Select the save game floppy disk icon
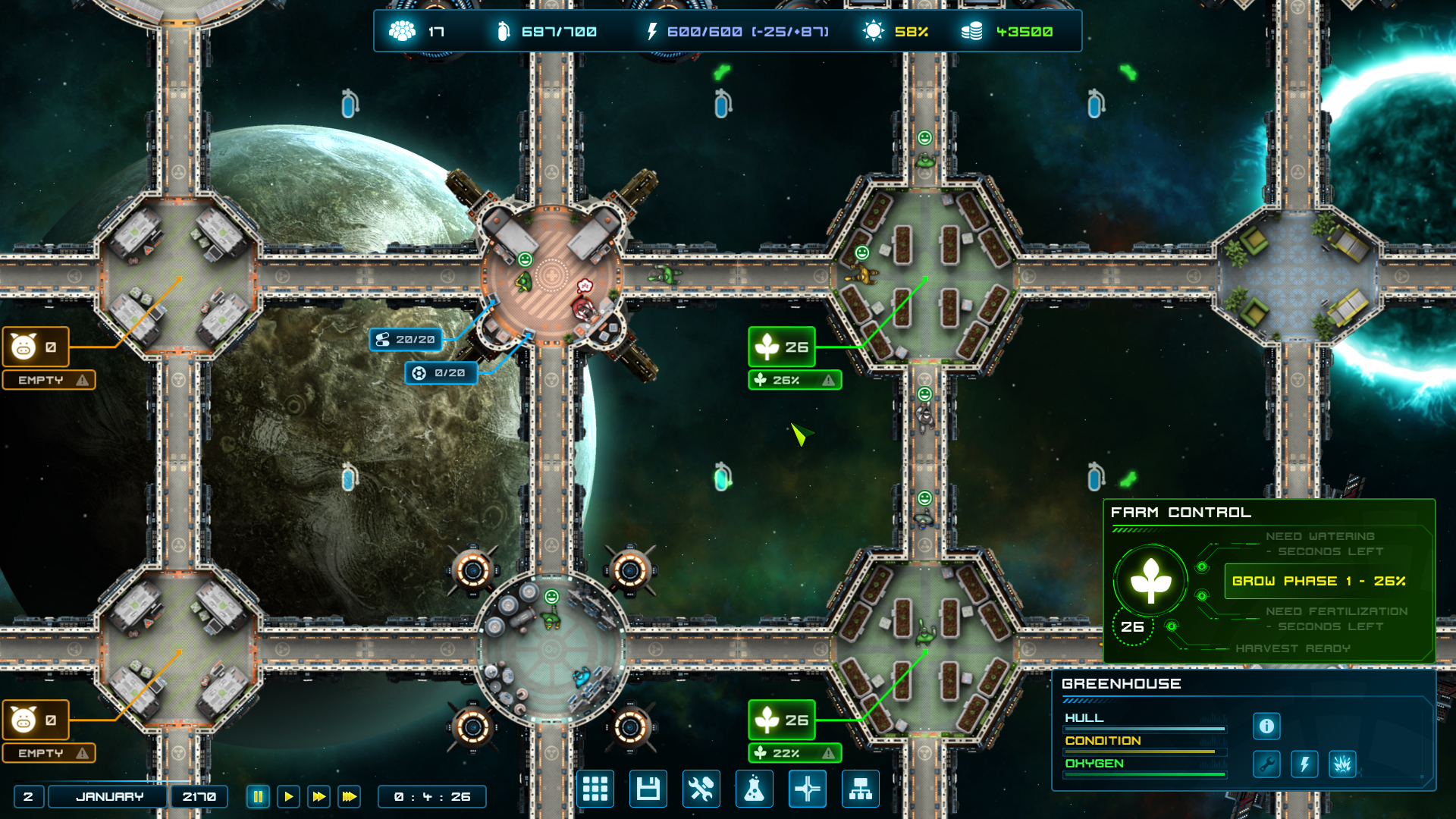This screenshot has height=819, width=1456. tap(648, 789)
